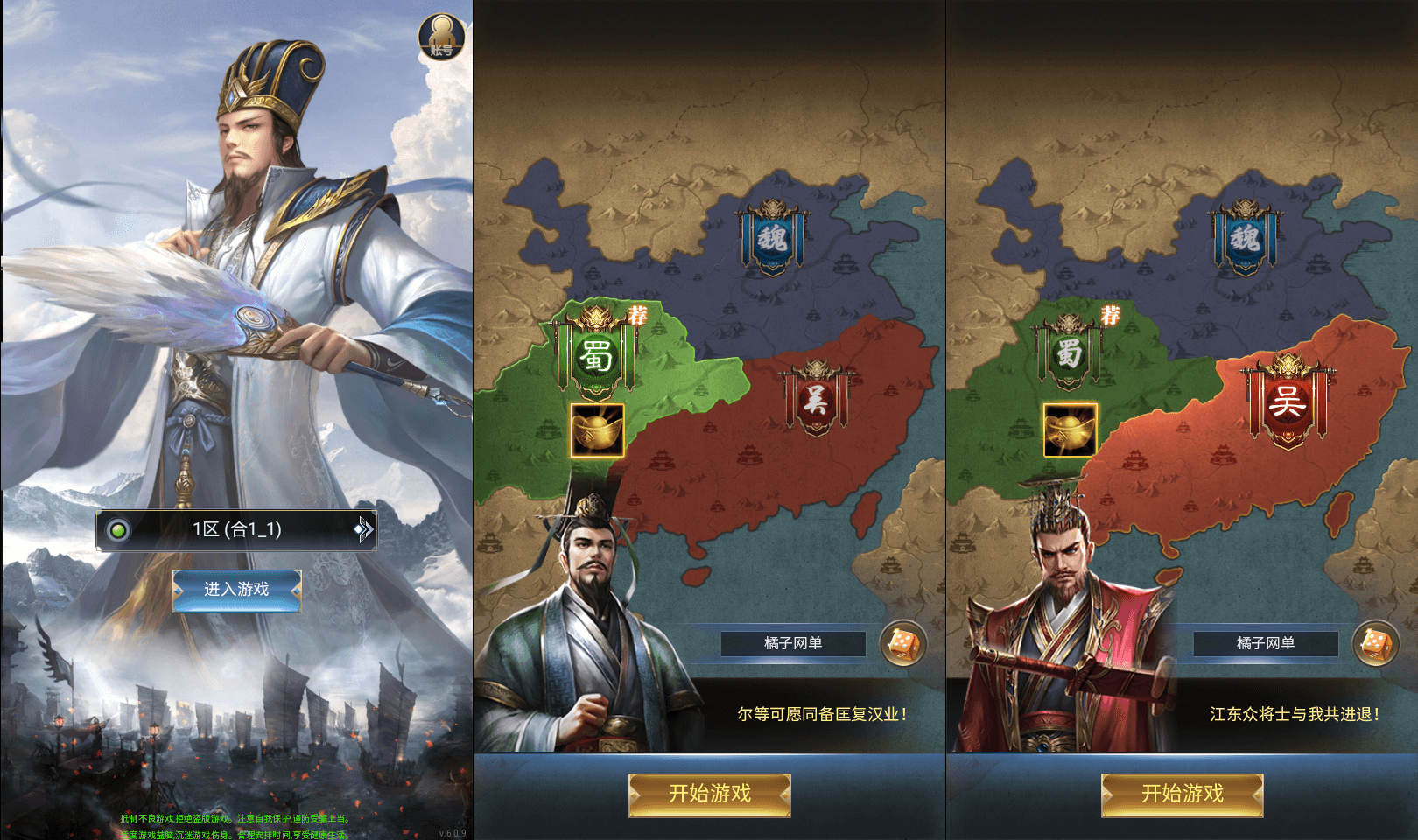Click the green server status indicator
Screen dimensions: 1418x840
pyautogui.click(x=118, y=528)
